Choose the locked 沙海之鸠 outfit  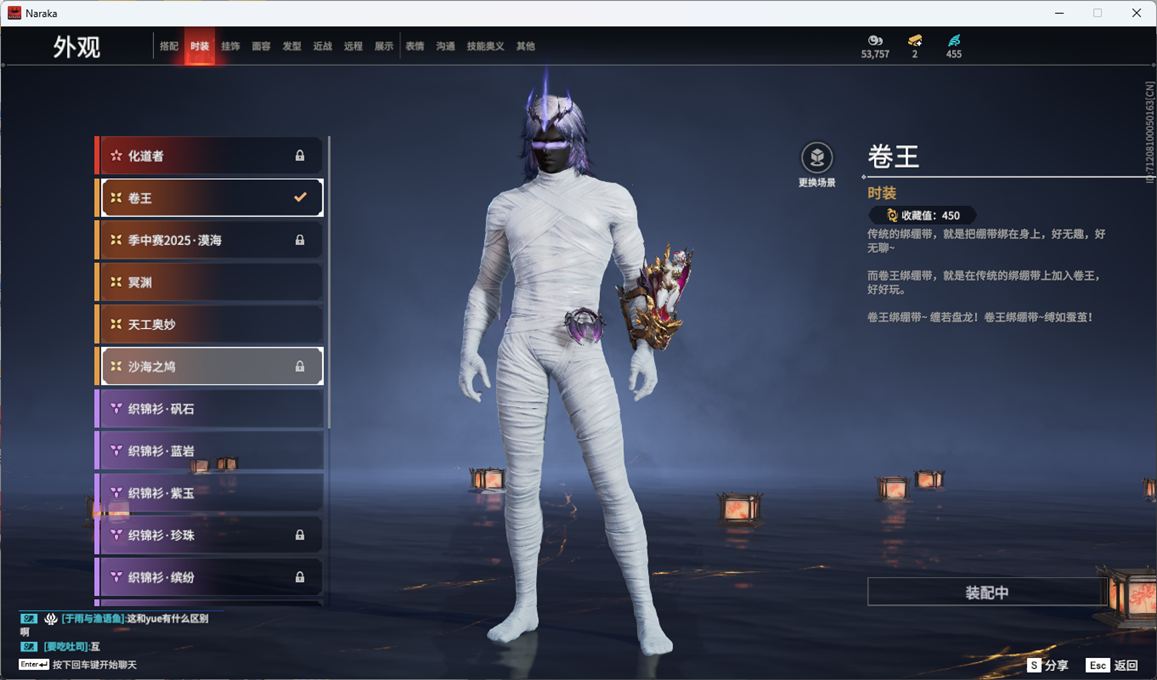point(210,367)
